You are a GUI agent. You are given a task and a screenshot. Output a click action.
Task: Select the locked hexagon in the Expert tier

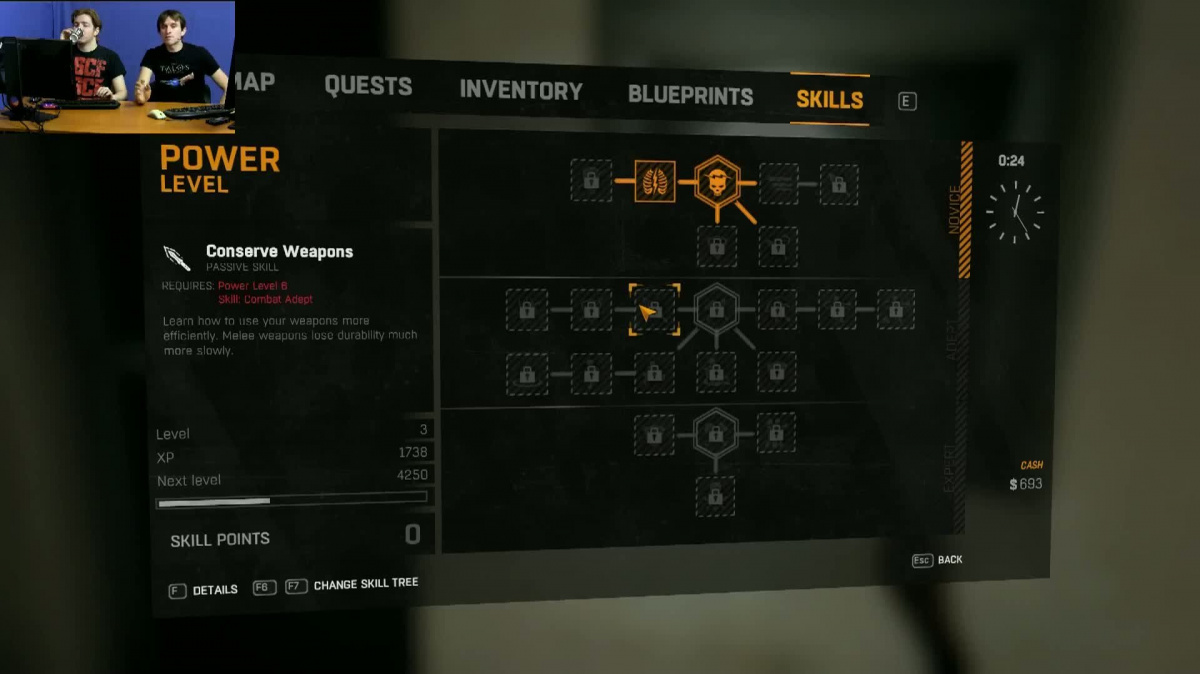click(715, 434)
